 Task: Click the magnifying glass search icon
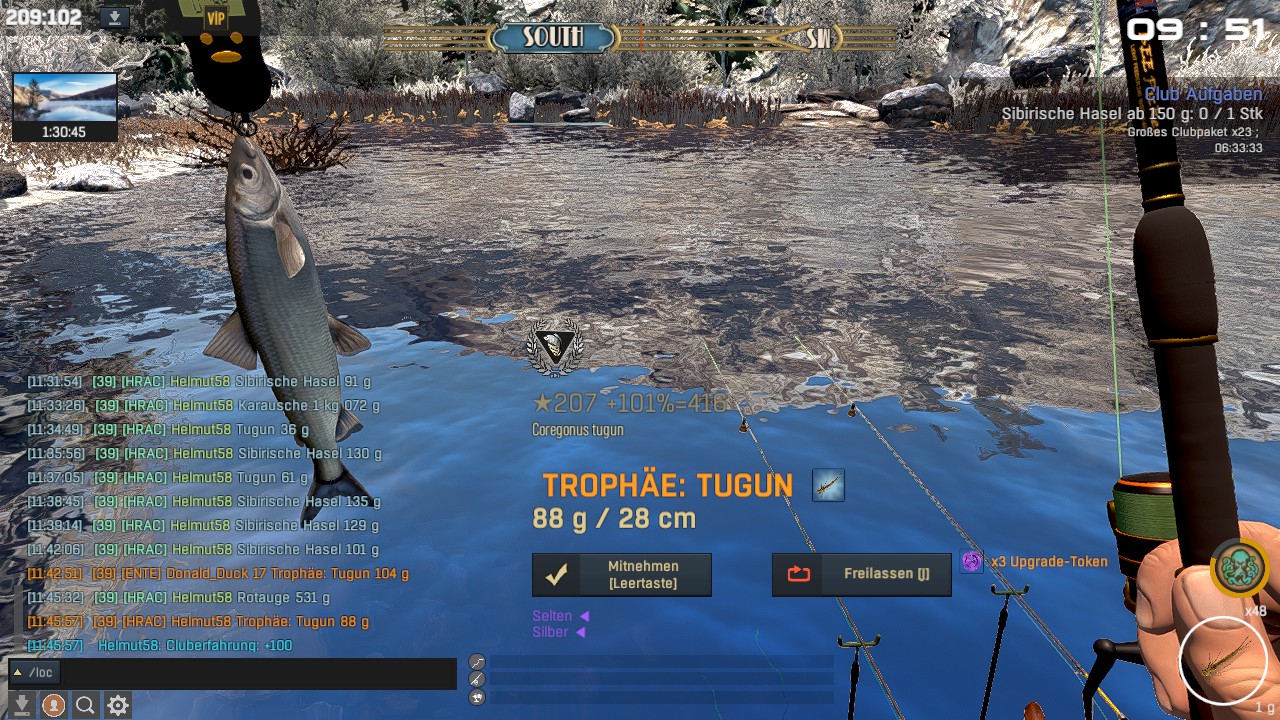pos(85,705)
